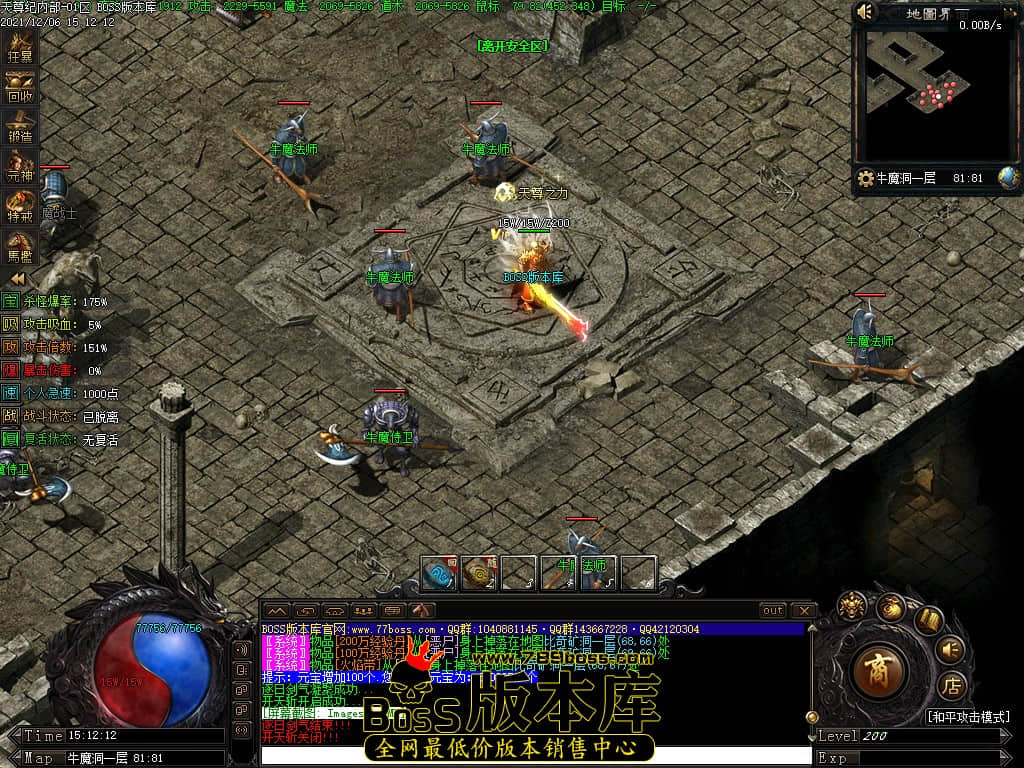Image resolution: width=1024 pixels, height=768 pixels.
Task: Close the chat panel with the X button
Action: (x=803, y=610)
